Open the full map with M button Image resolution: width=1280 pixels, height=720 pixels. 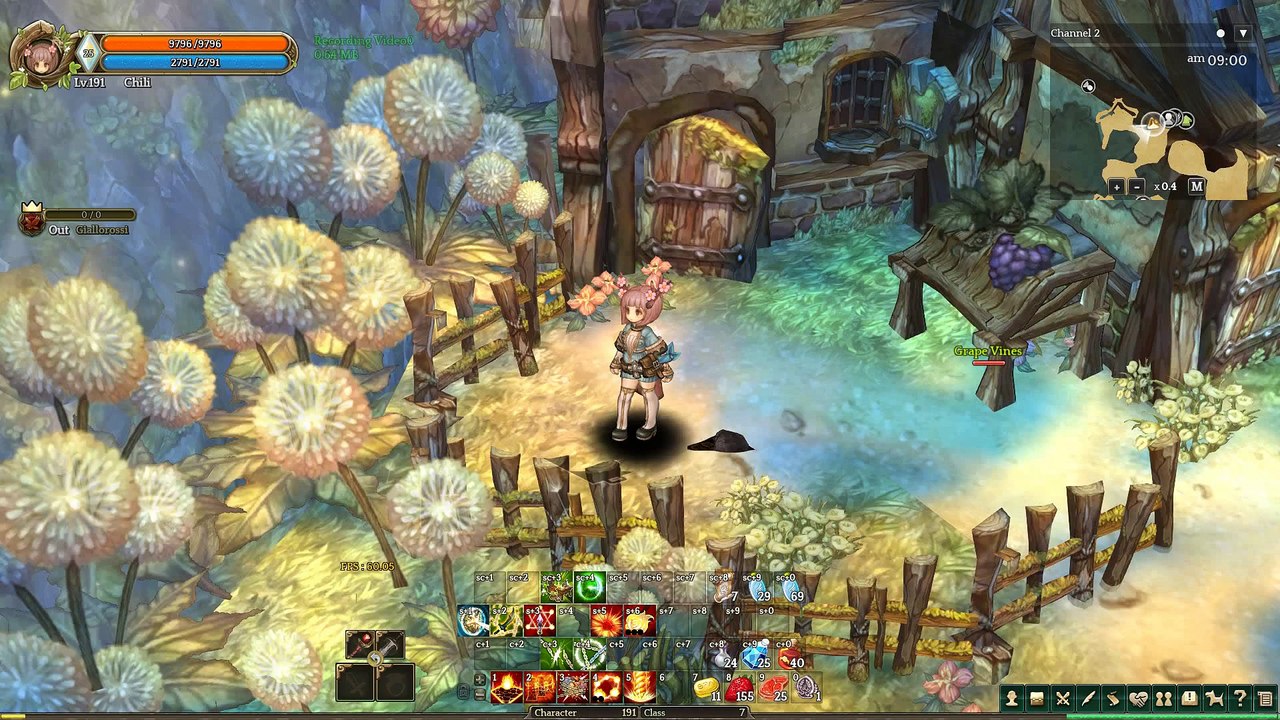[1196, 187]
